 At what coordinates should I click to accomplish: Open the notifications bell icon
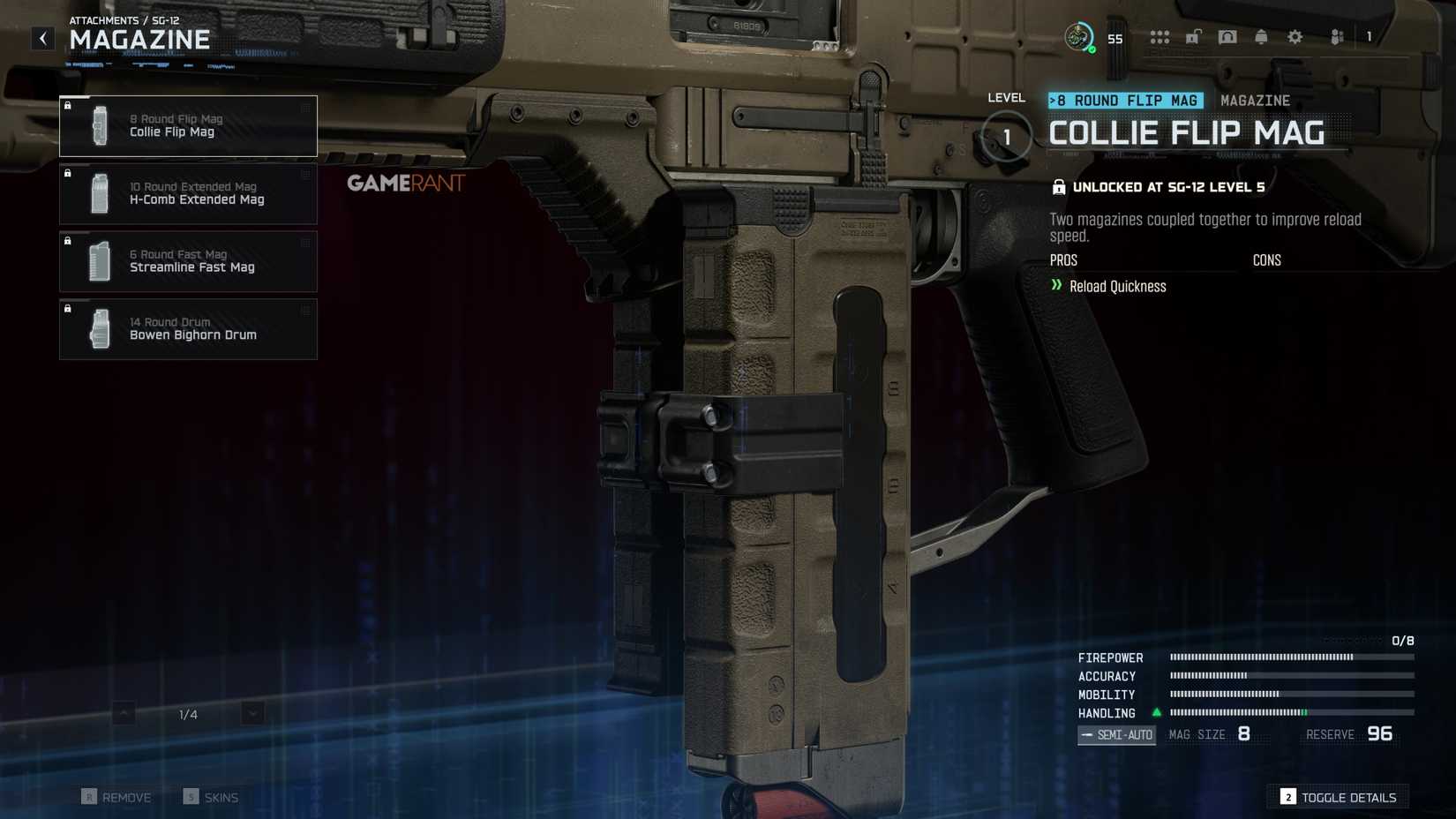click(x=1260, y=37)
